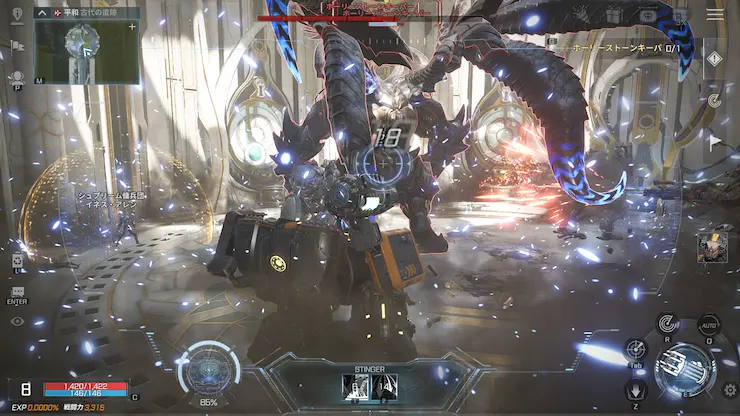Image resolution: width=740 pixels, height=416 pixels.
Task: Activate the down-arrow dismount skill
Action: 636,390
